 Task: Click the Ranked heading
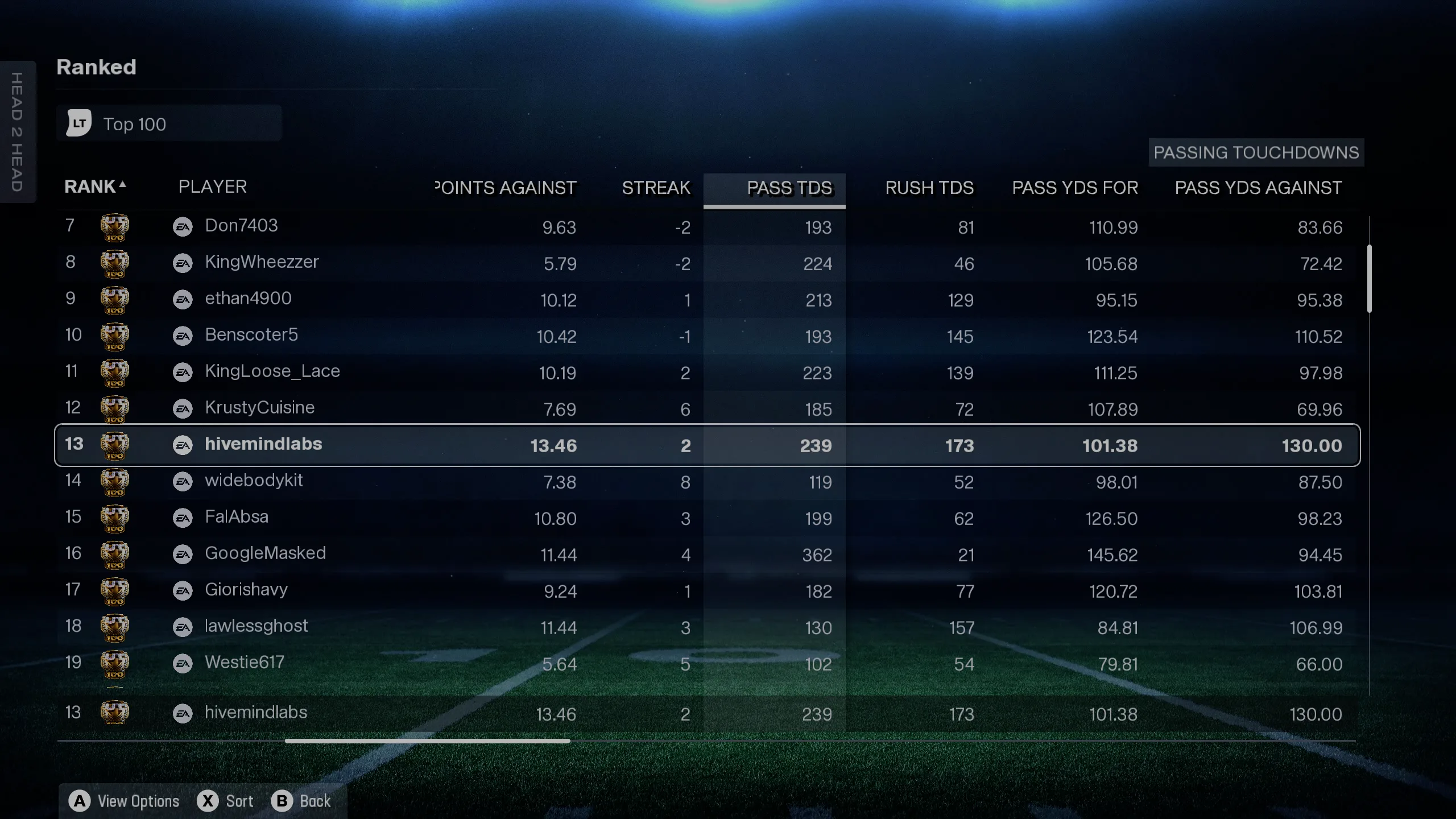coord(96,67)
